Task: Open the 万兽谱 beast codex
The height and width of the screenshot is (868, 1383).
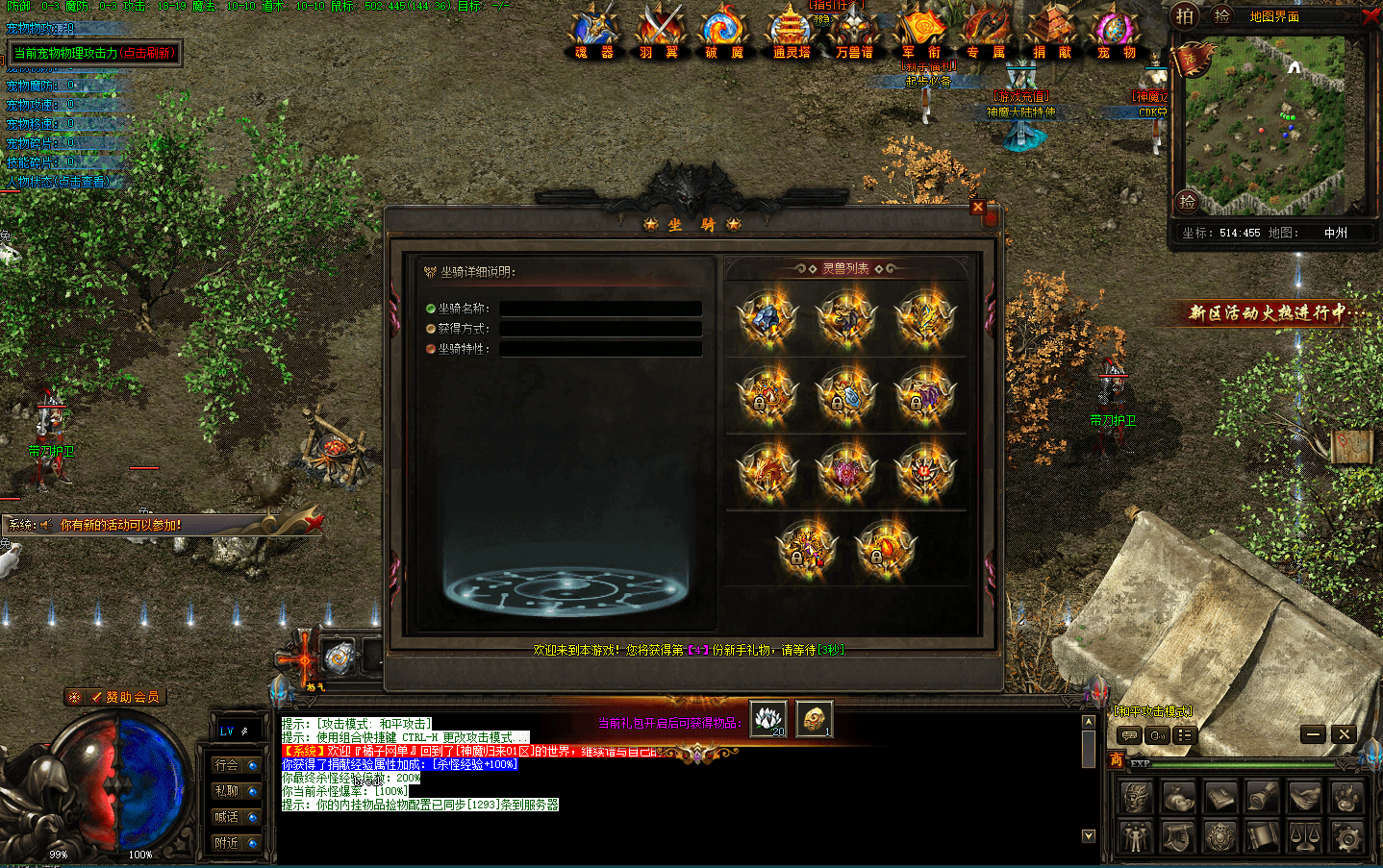Action: (855, 33)
